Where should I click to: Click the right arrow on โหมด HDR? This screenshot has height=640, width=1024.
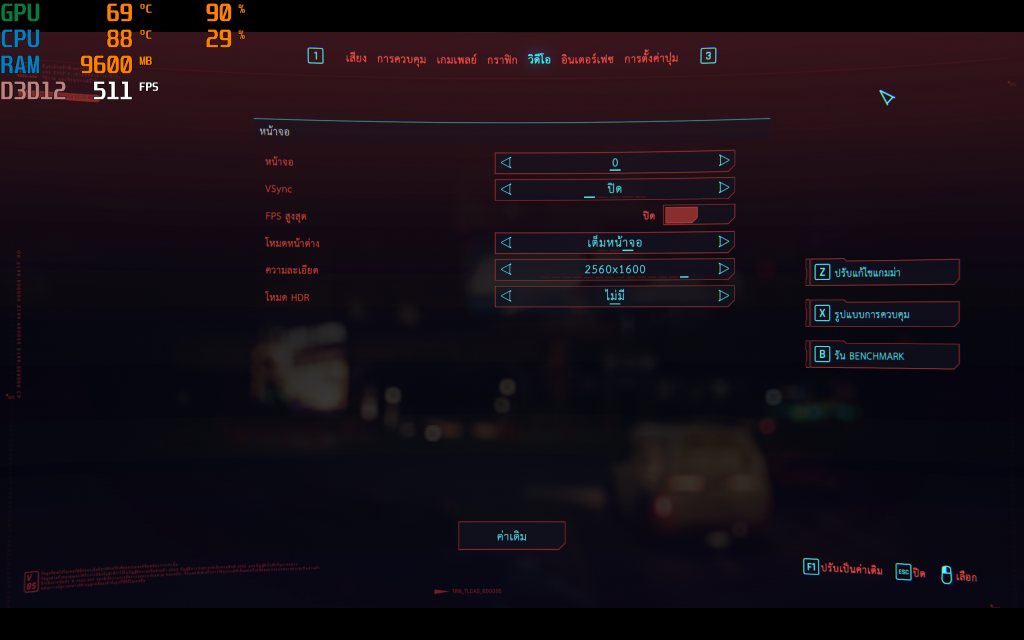[723, 296]
